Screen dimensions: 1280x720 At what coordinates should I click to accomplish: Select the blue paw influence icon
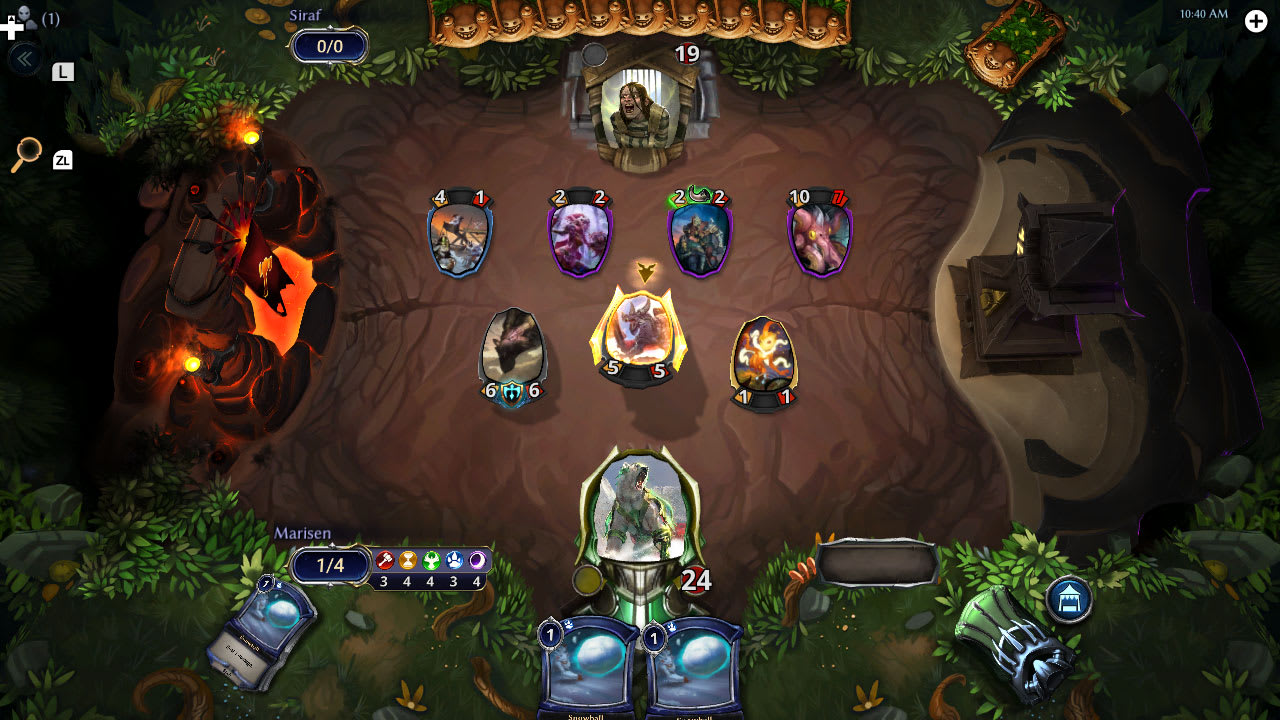tap(455, 559)
